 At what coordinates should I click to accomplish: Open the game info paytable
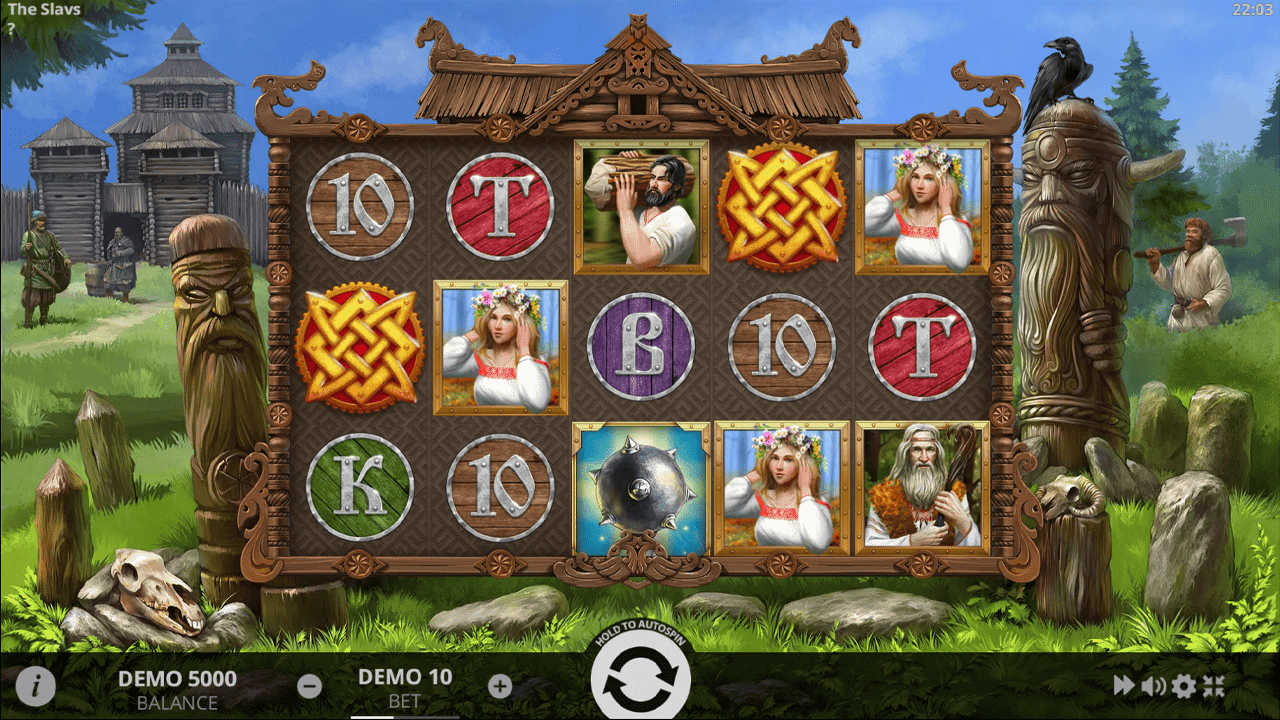click(36, 686)
